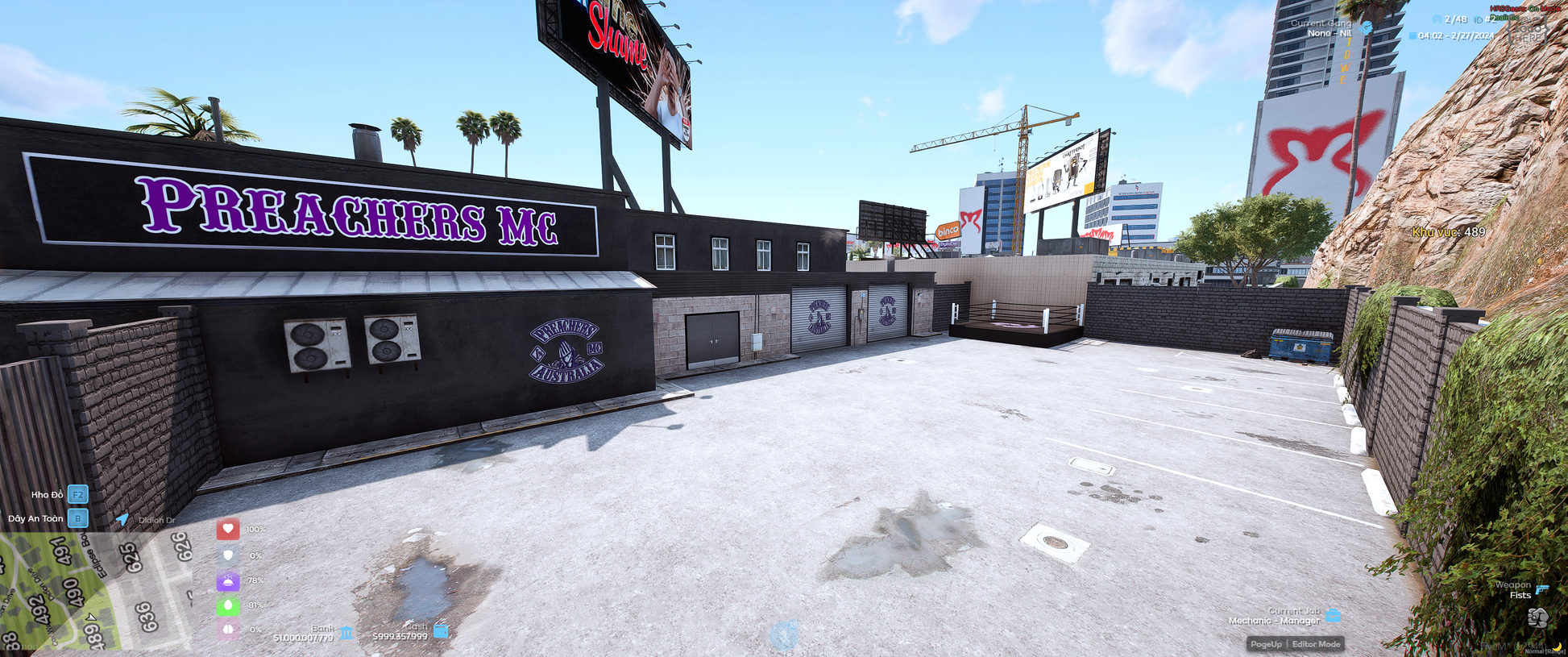Image resolution: width=1568 pixels, height=657 pixels.
Task: Select the blue pistol Weapon icon
Action: click(x=1542, y=589)
